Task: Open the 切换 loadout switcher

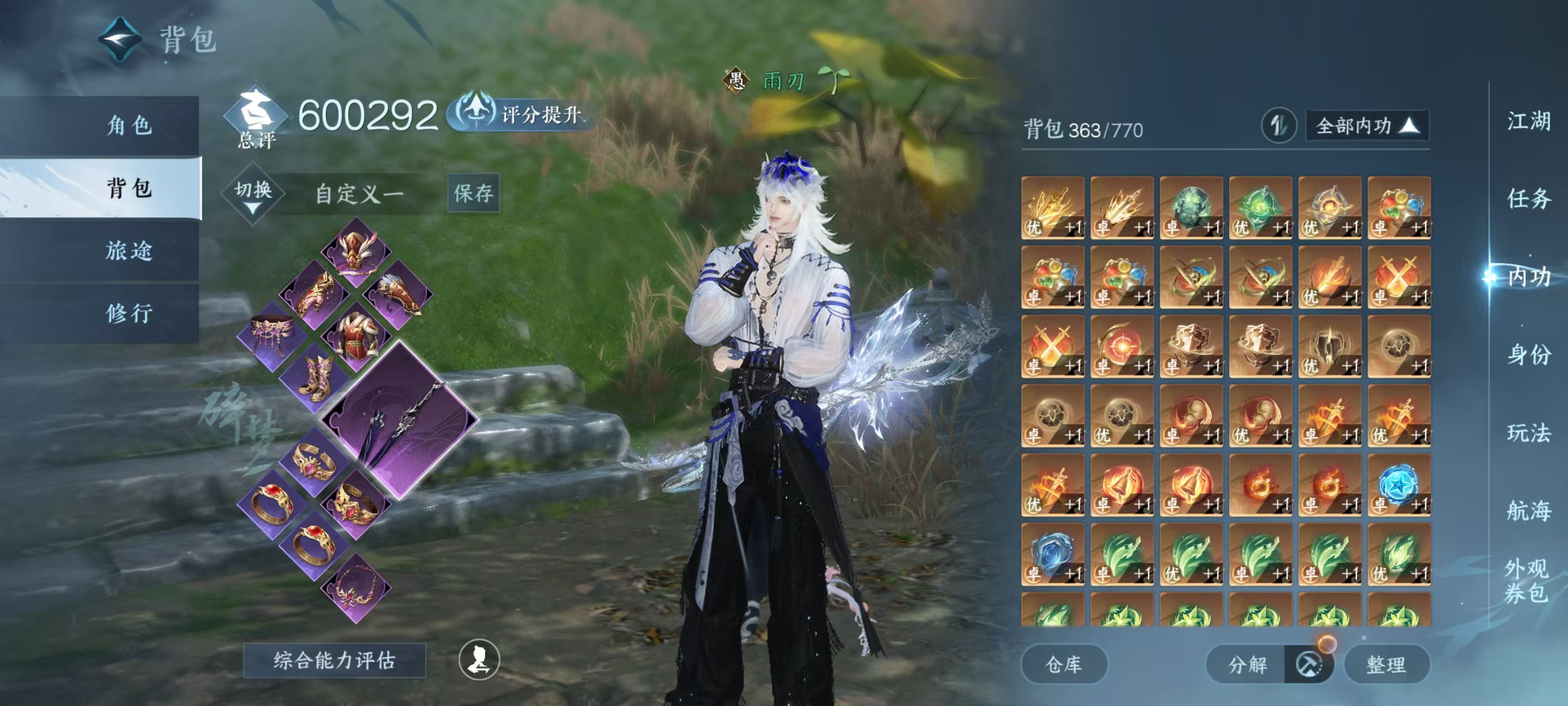Action: (x=253, y=194)
